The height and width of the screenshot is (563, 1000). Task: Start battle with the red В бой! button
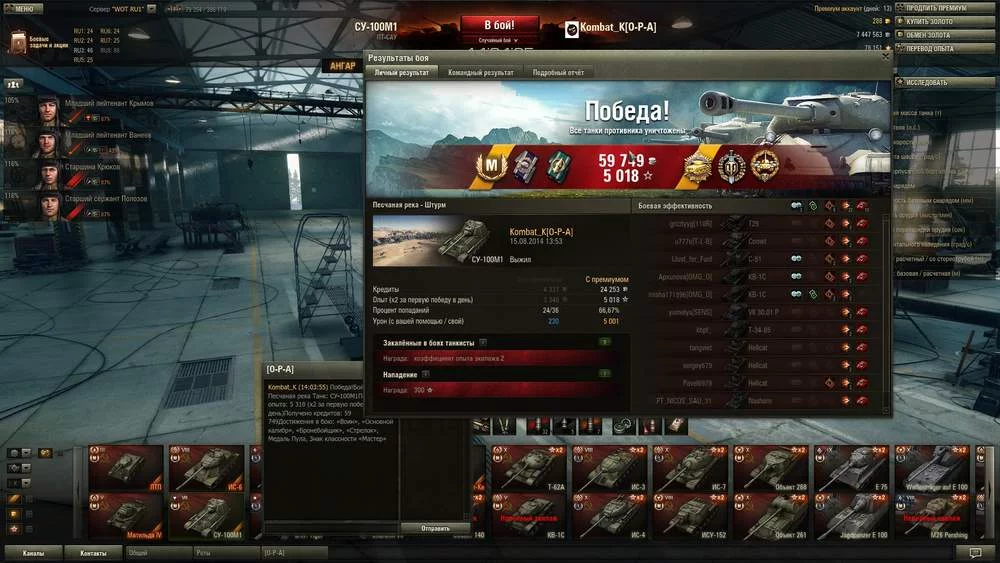[499, 25]
